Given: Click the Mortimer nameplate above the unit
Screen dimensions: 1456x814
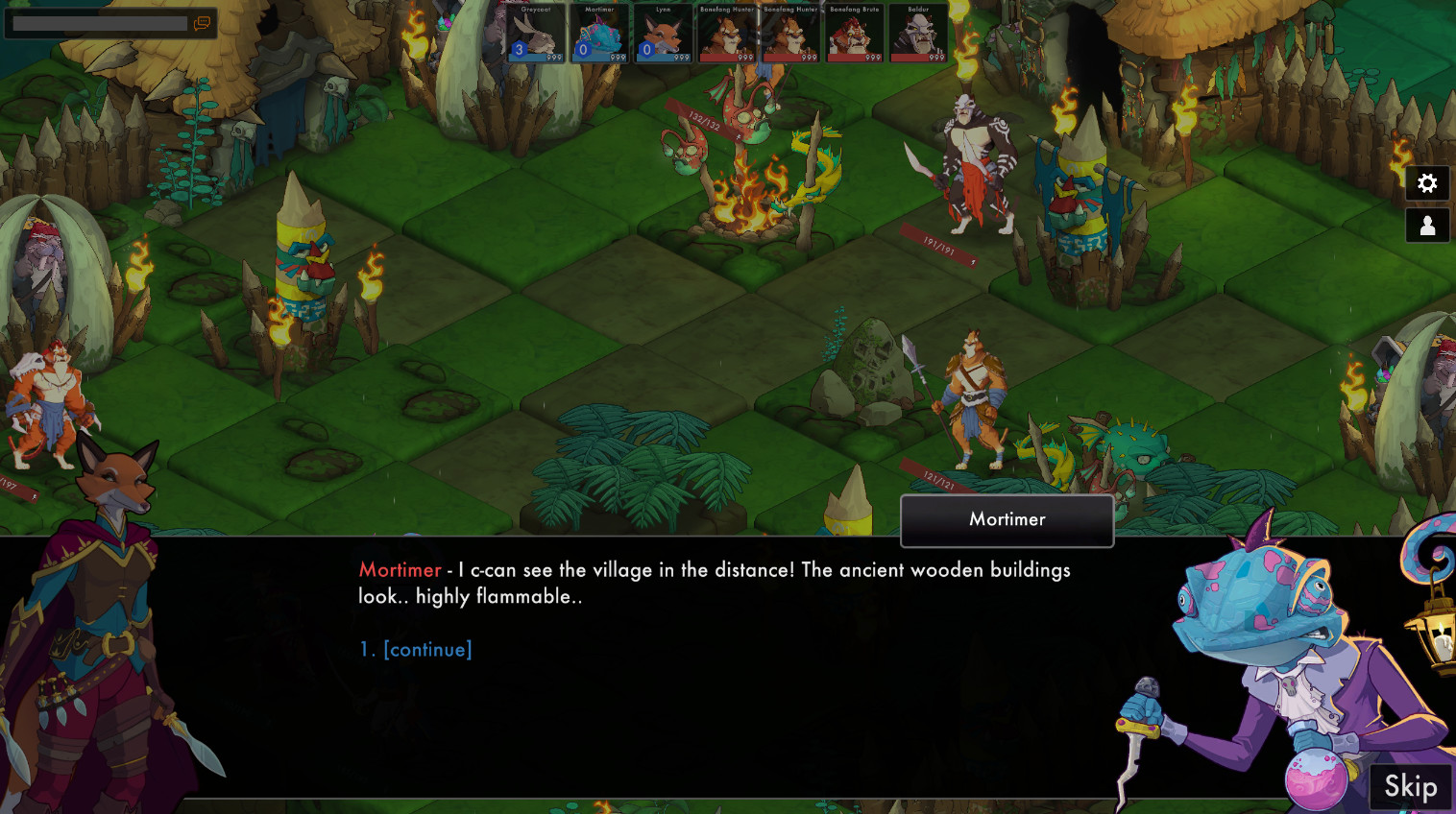Looking at the screenshot, I should pyautogui.click(x=1007, y=519).
